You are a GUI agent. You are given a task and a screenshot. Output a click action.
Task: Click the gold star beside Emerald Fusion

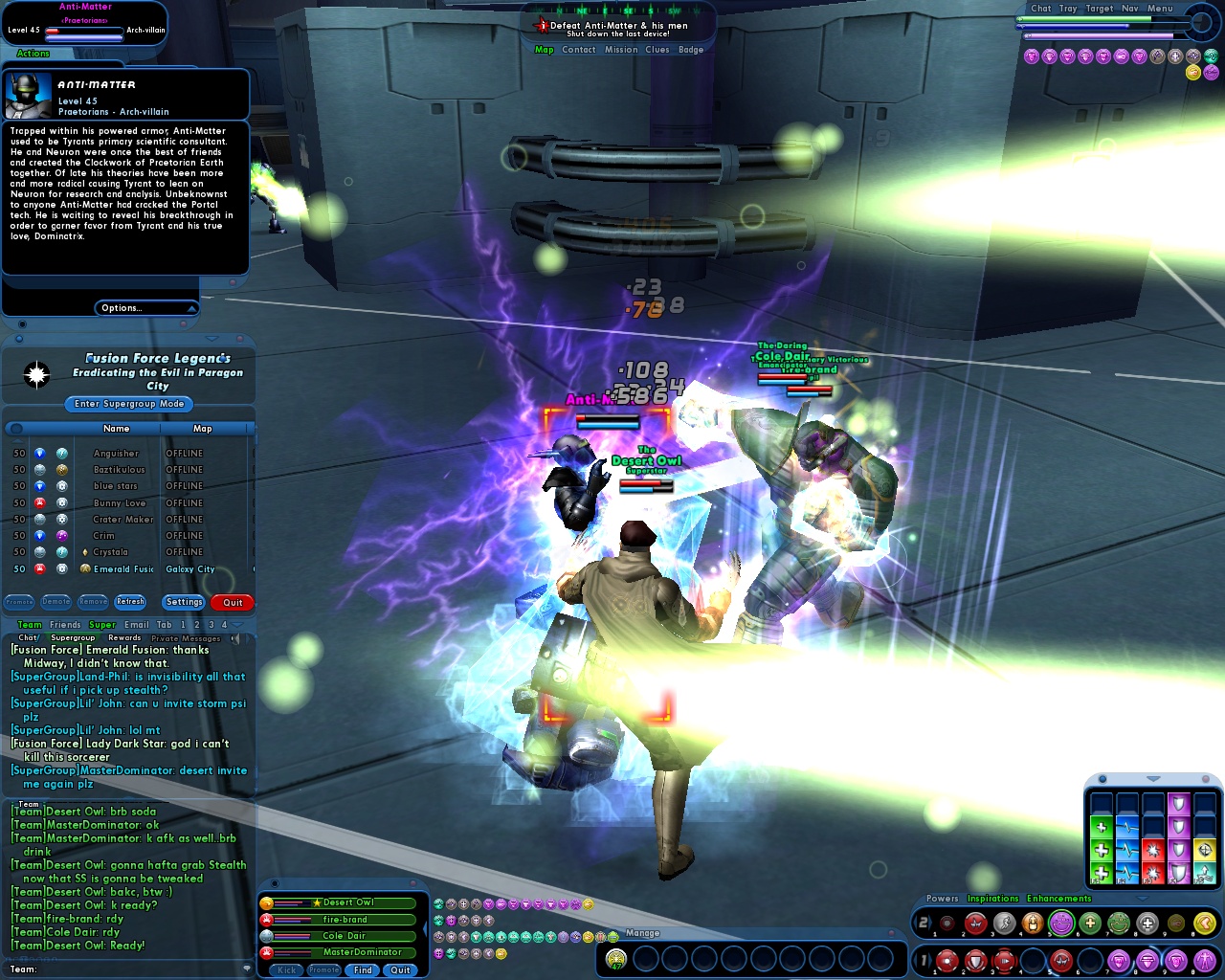pos(84,568)
